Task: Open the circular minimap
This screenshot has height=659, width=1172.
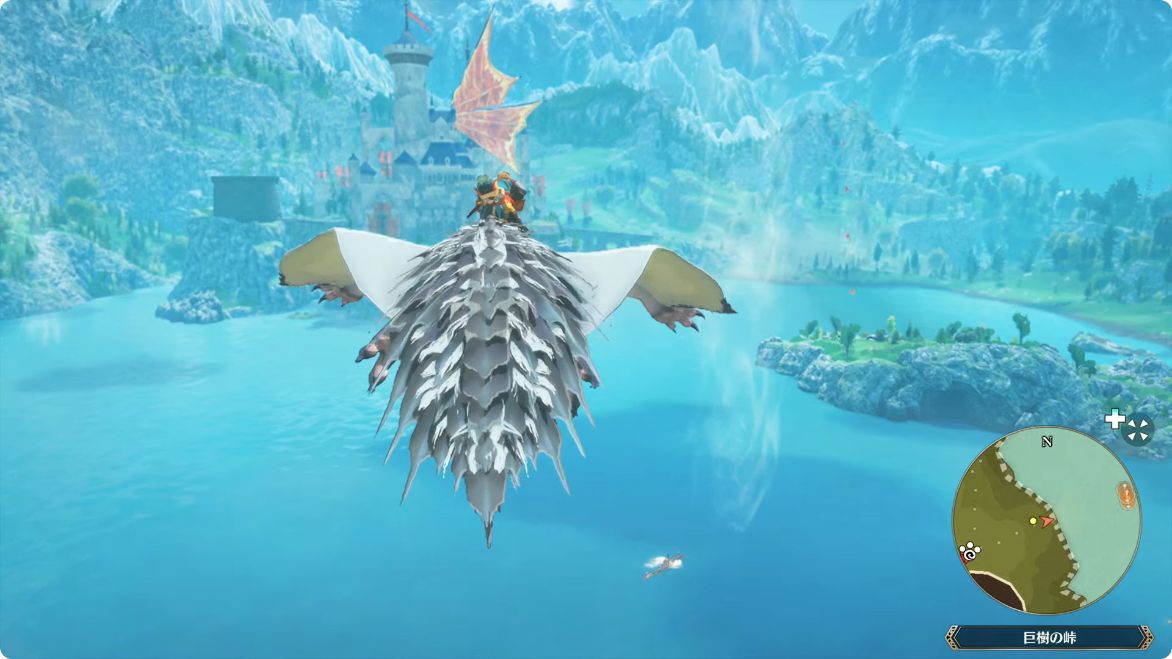Action: click(1046, 520)
